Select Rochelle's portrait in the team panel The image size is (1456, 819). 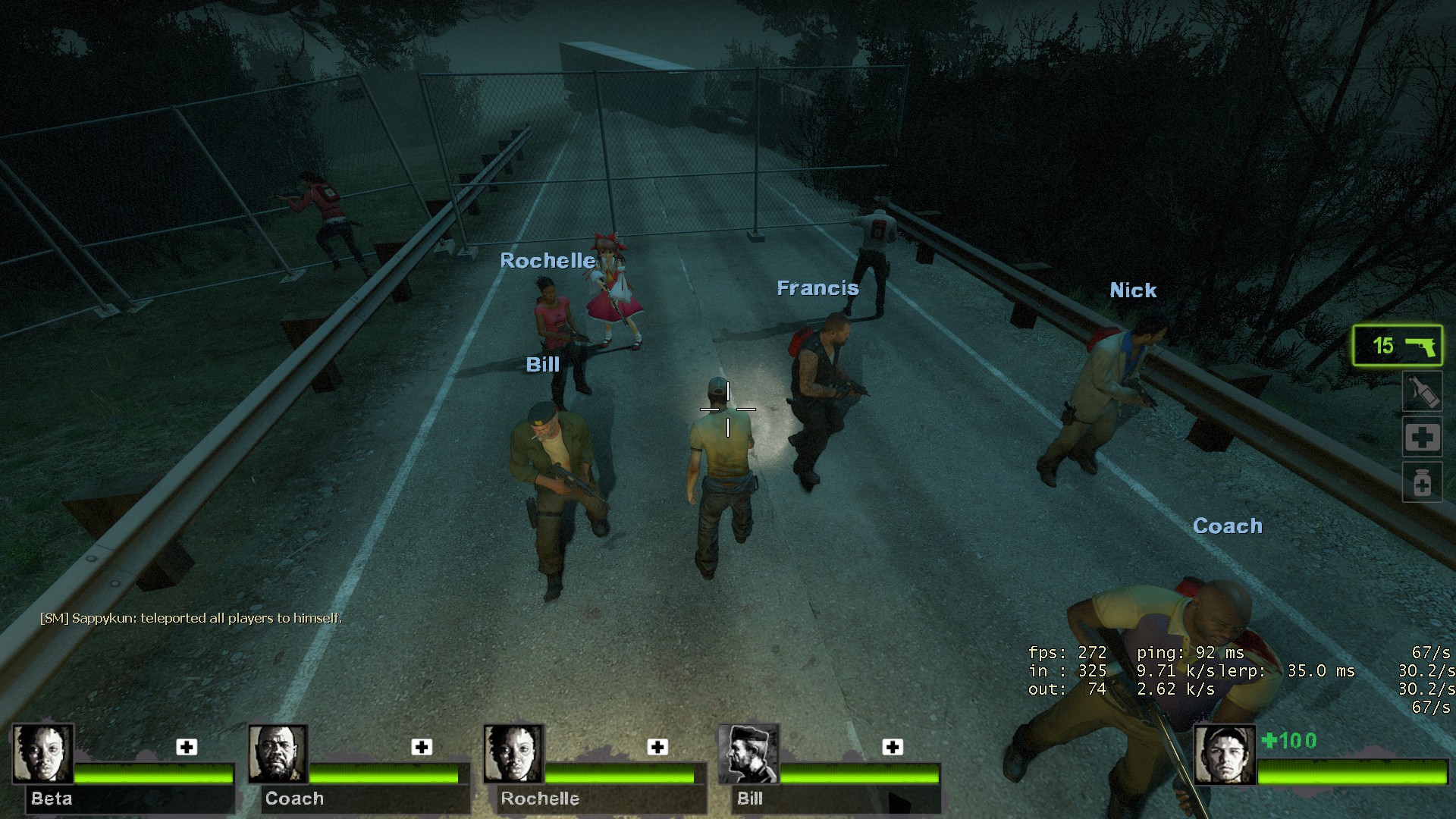(513, 754)
